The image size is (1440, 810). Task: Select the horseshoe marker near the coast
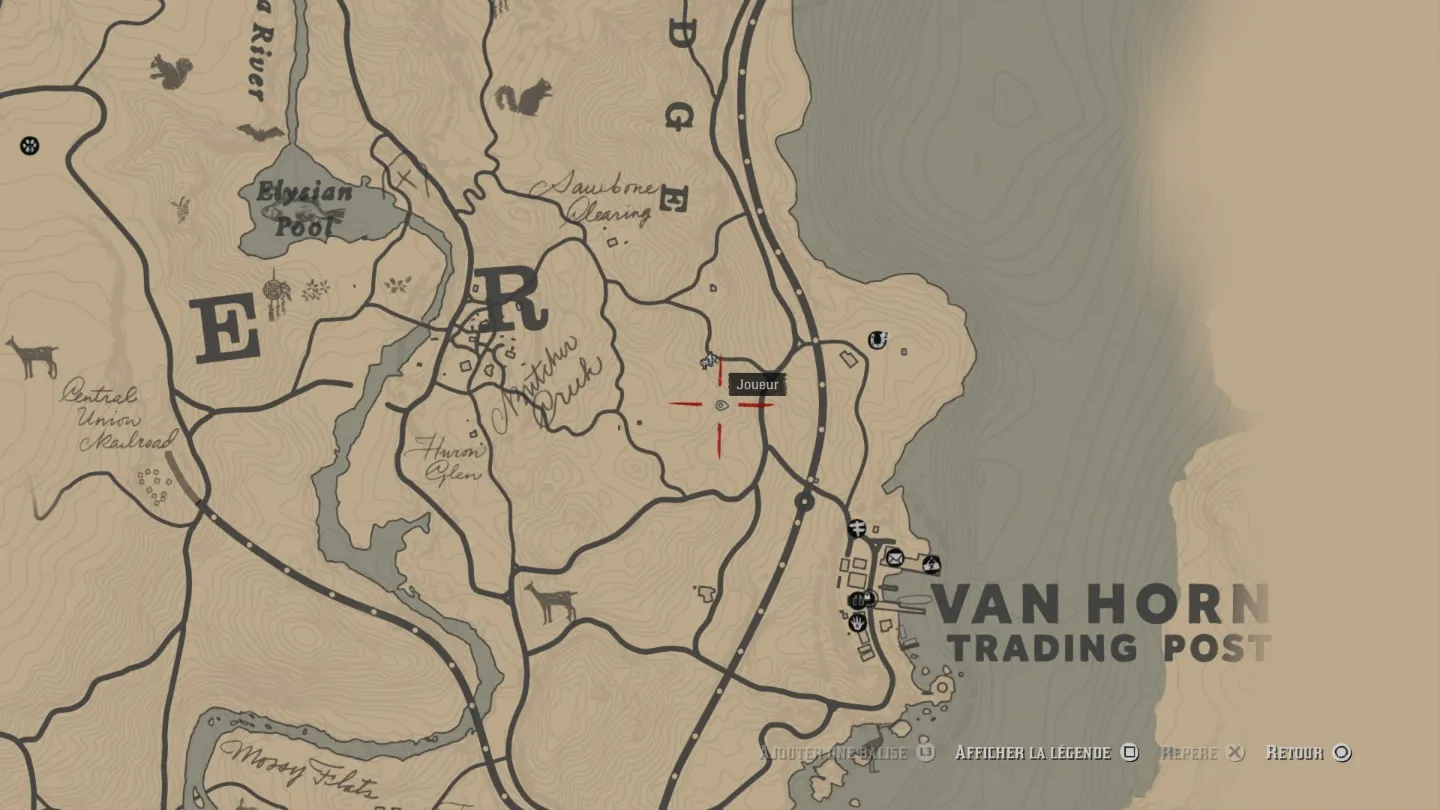[878, 340]
